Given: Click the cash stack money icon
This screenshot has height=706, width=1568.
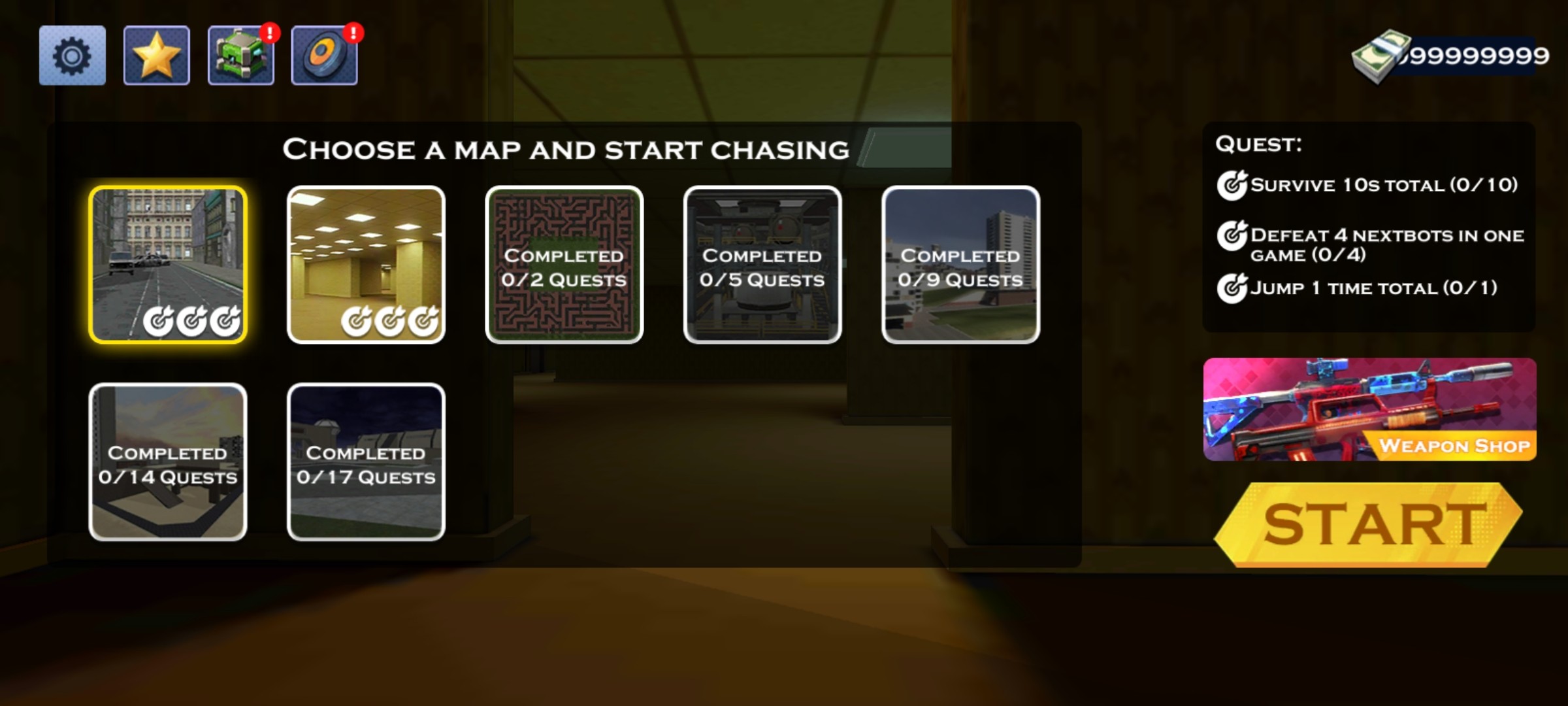Looking at the screenshot, I should [x=1380, y=58].
